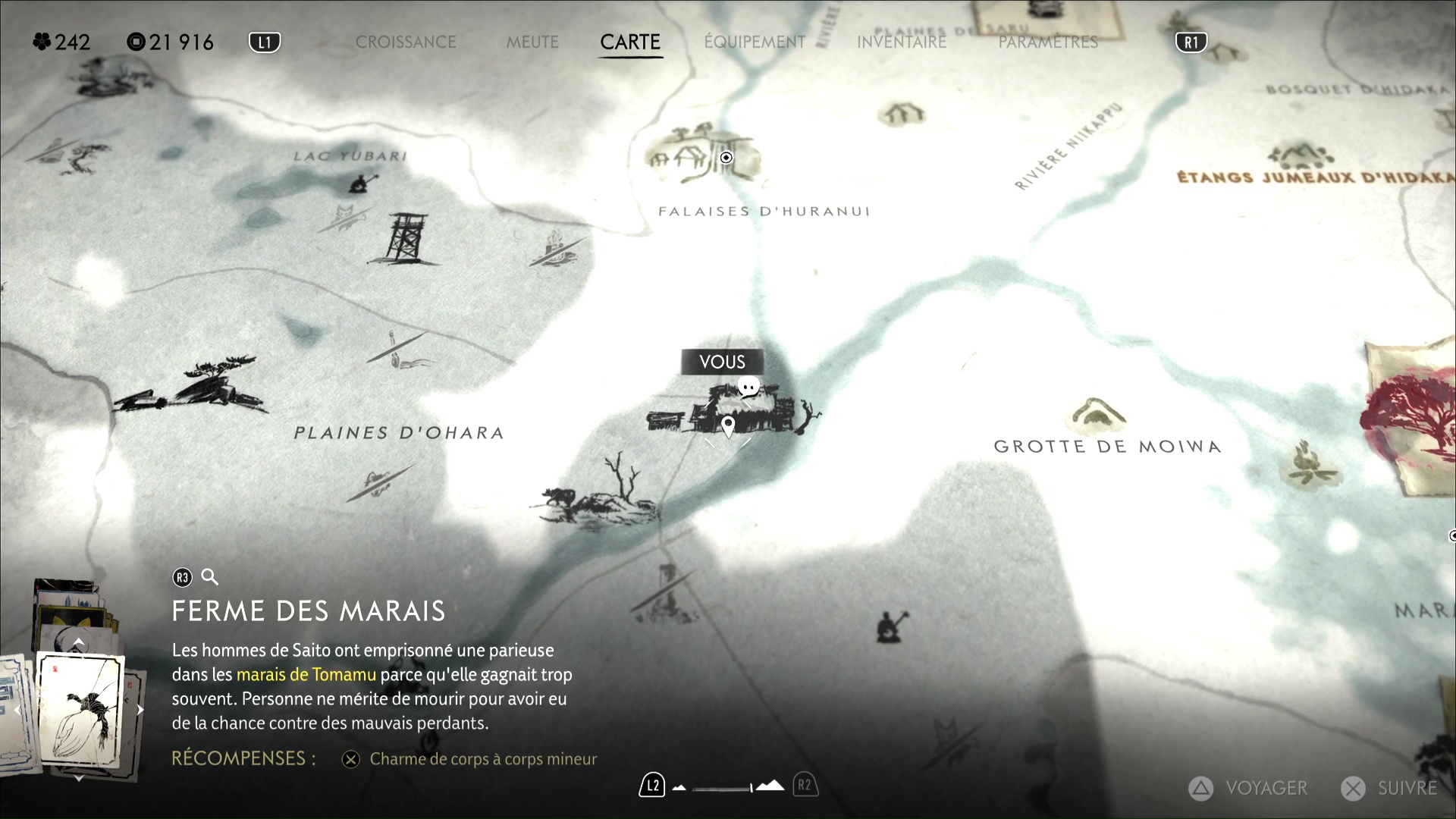Switch to the Croissance tab
1456x819 pixels.
point(406,42)
